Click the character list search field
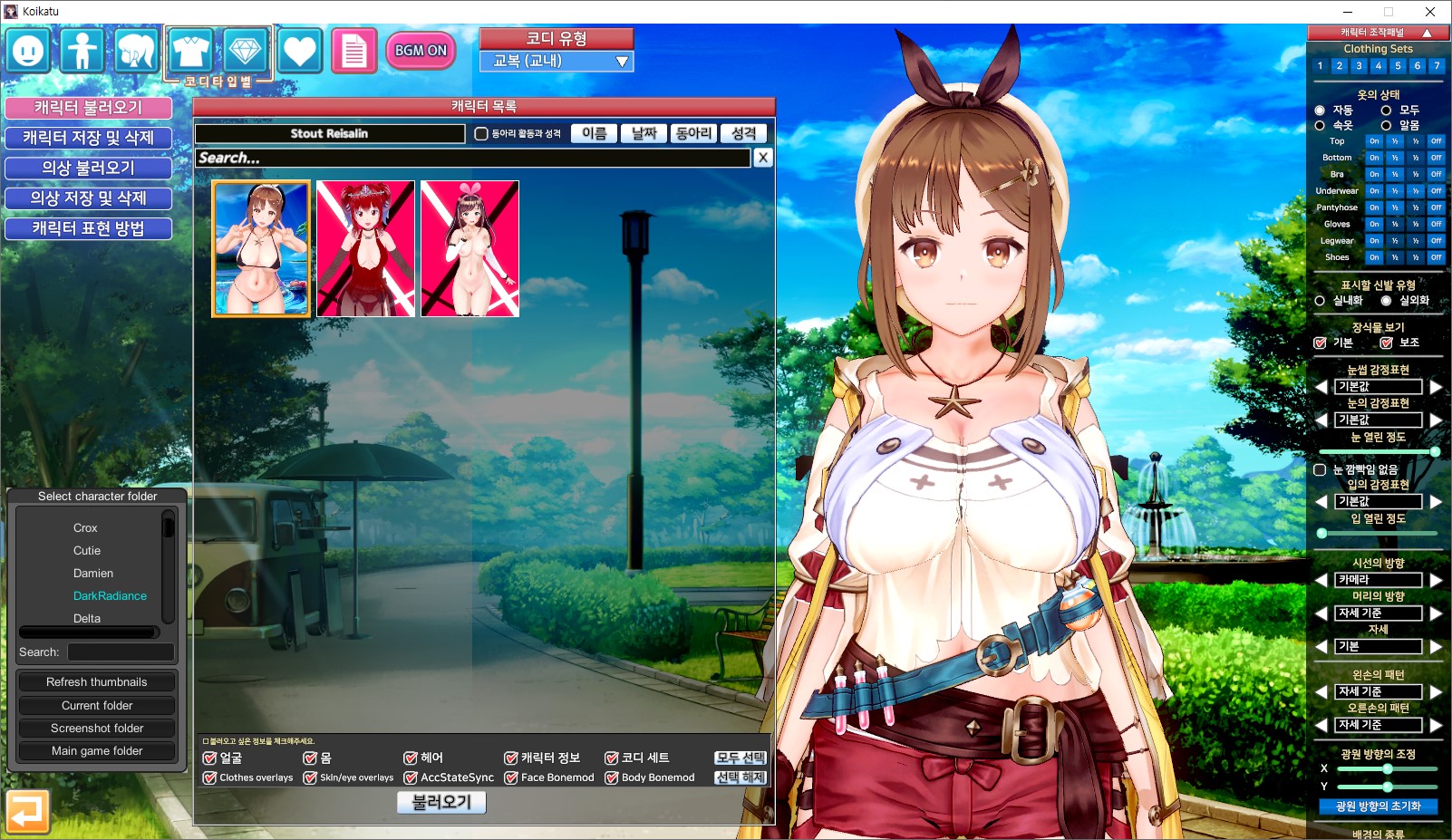1452x840 pixels. tap(472, 158)
